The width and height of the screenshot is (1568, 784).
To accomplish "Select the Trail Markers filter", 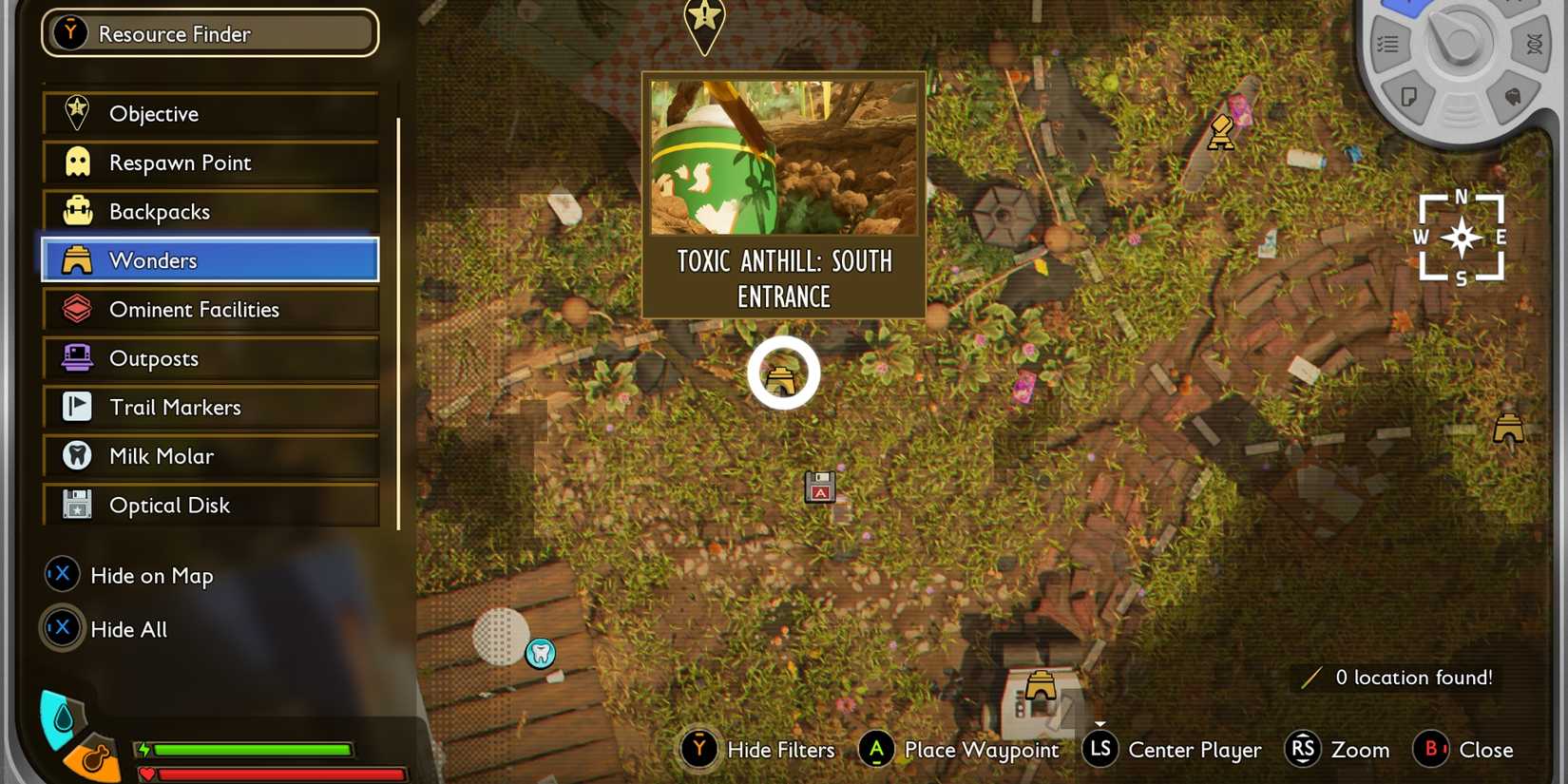I will point(210,408).
